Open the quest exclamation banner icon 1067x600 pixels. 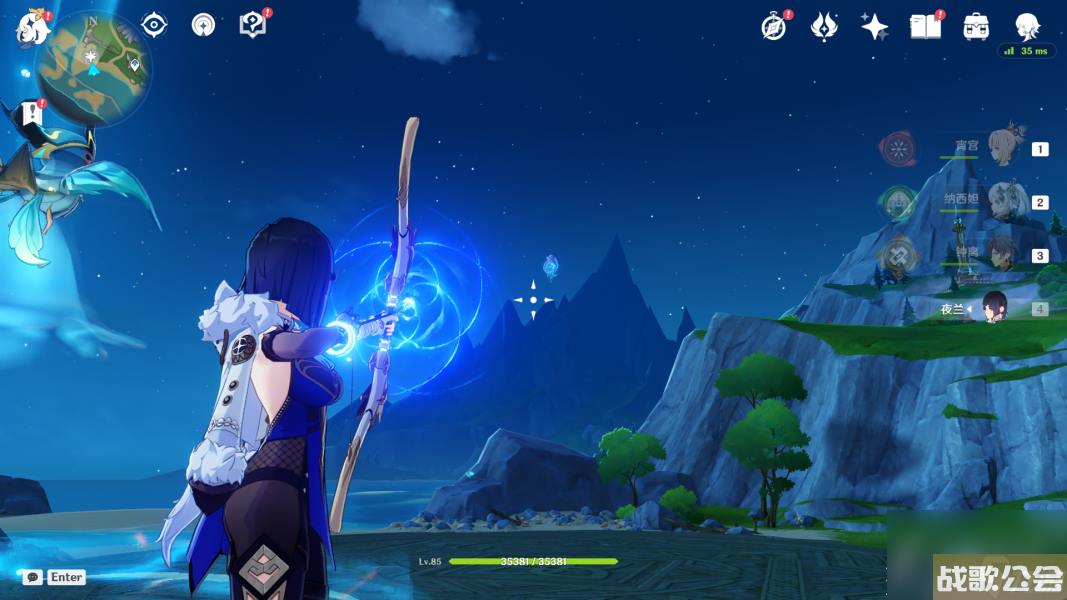[x=33, y=113]
